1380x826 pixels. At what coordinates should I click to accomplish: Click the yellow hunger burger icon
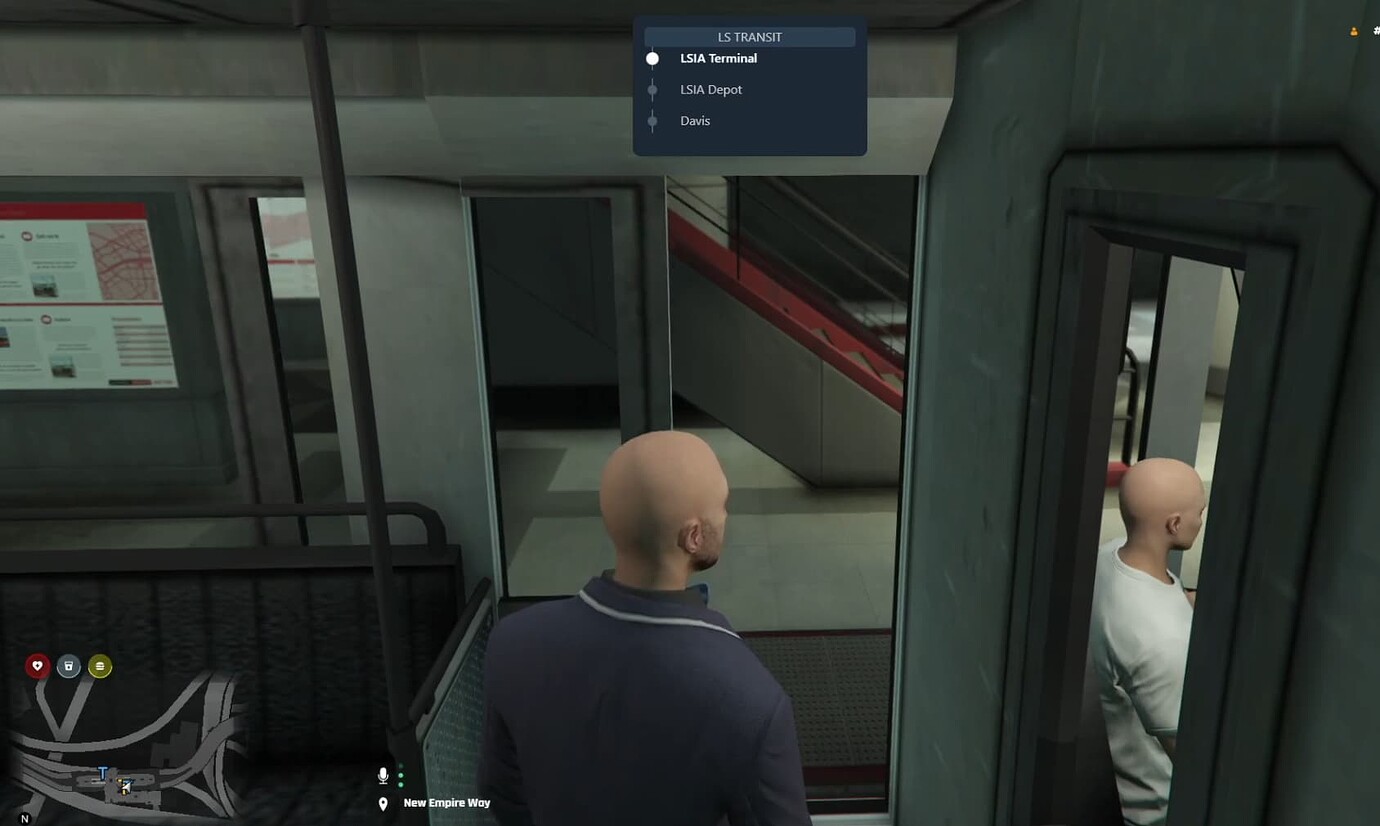(x=99, y=665)
